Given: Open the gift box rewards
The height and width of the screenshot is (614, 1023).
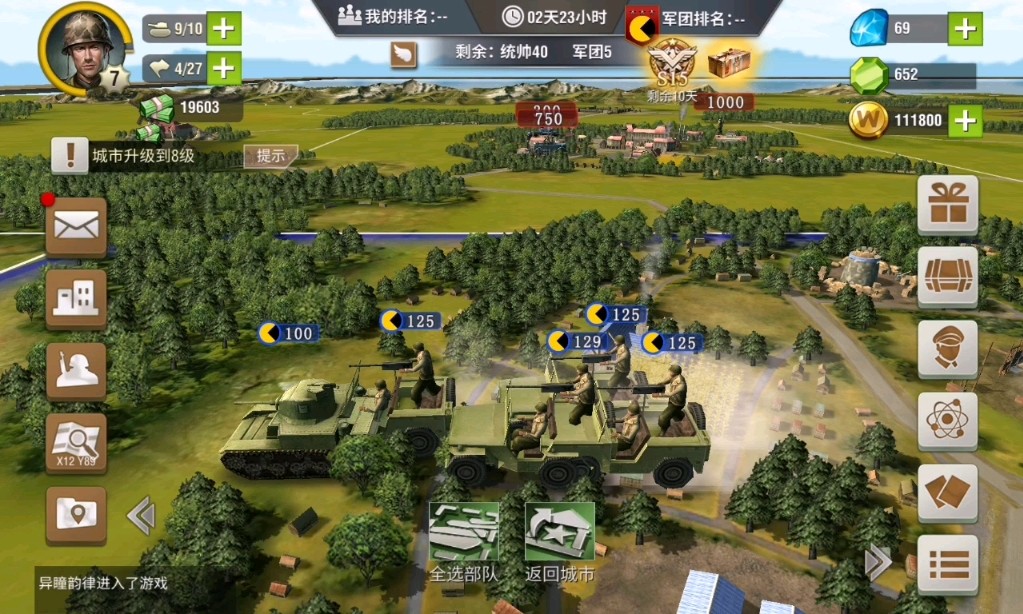Looking at the screenshot, I should 947,204.
